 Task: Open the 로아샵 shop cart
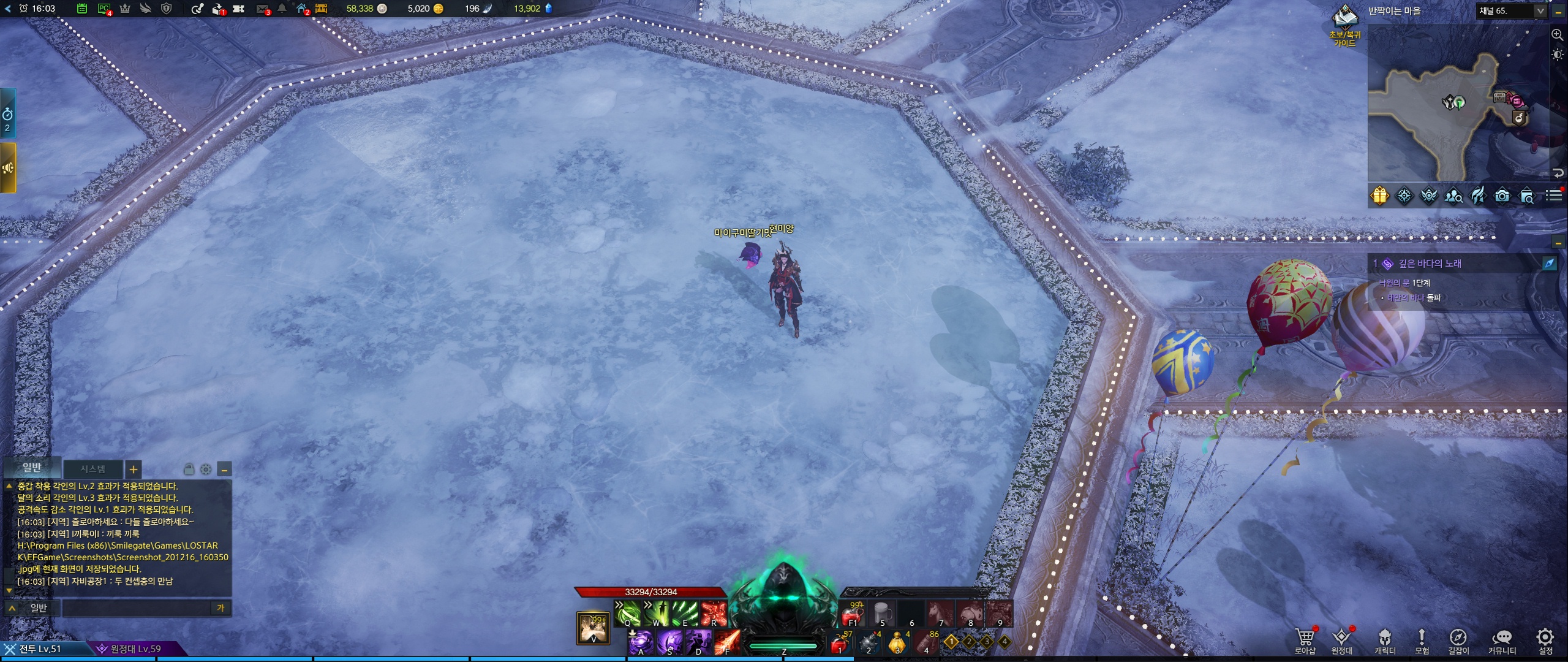pos(1304,641)
